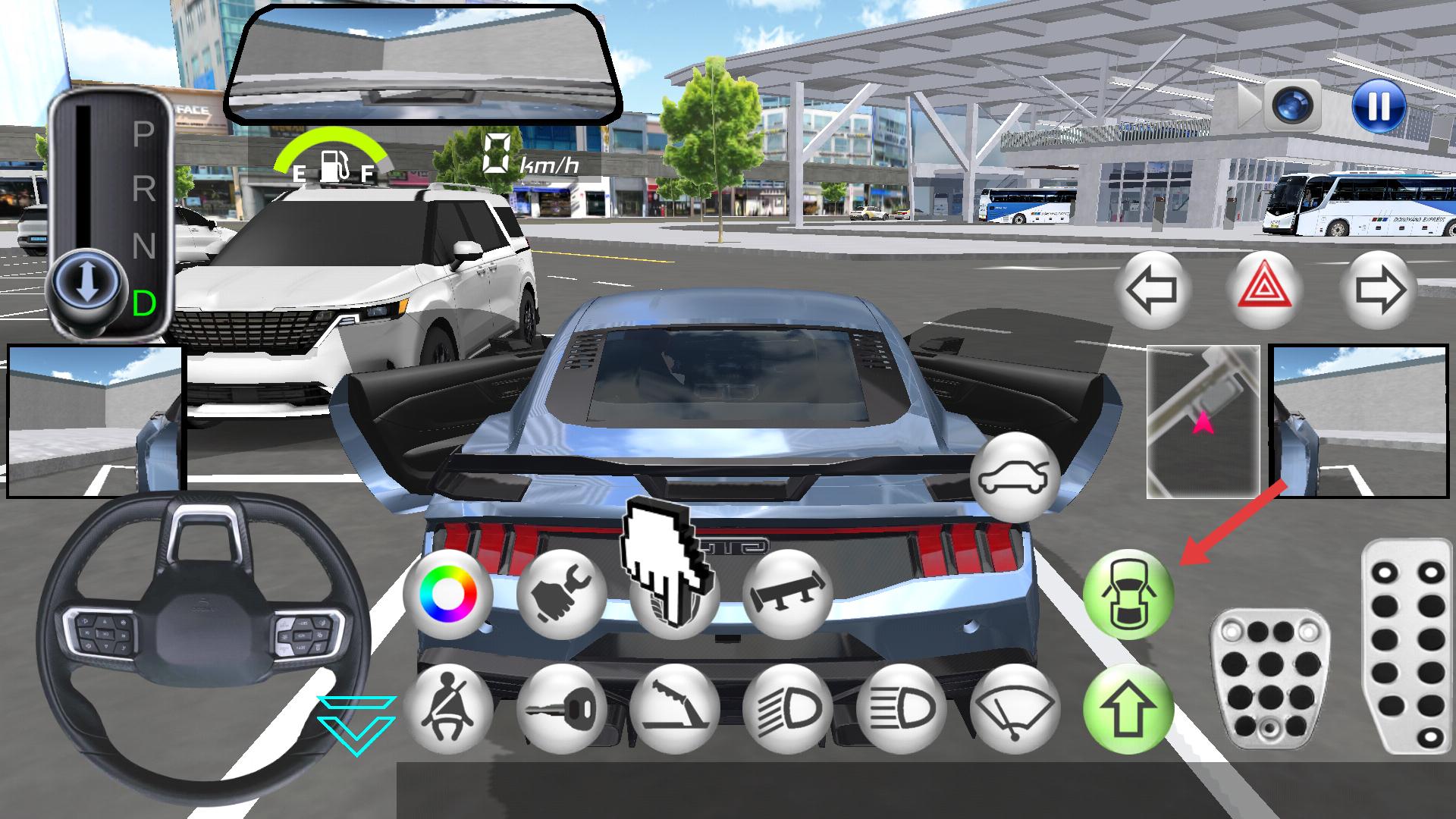Toggle the parking brake
This screenshot has width=1456, height=819.
tap(675, 708)
